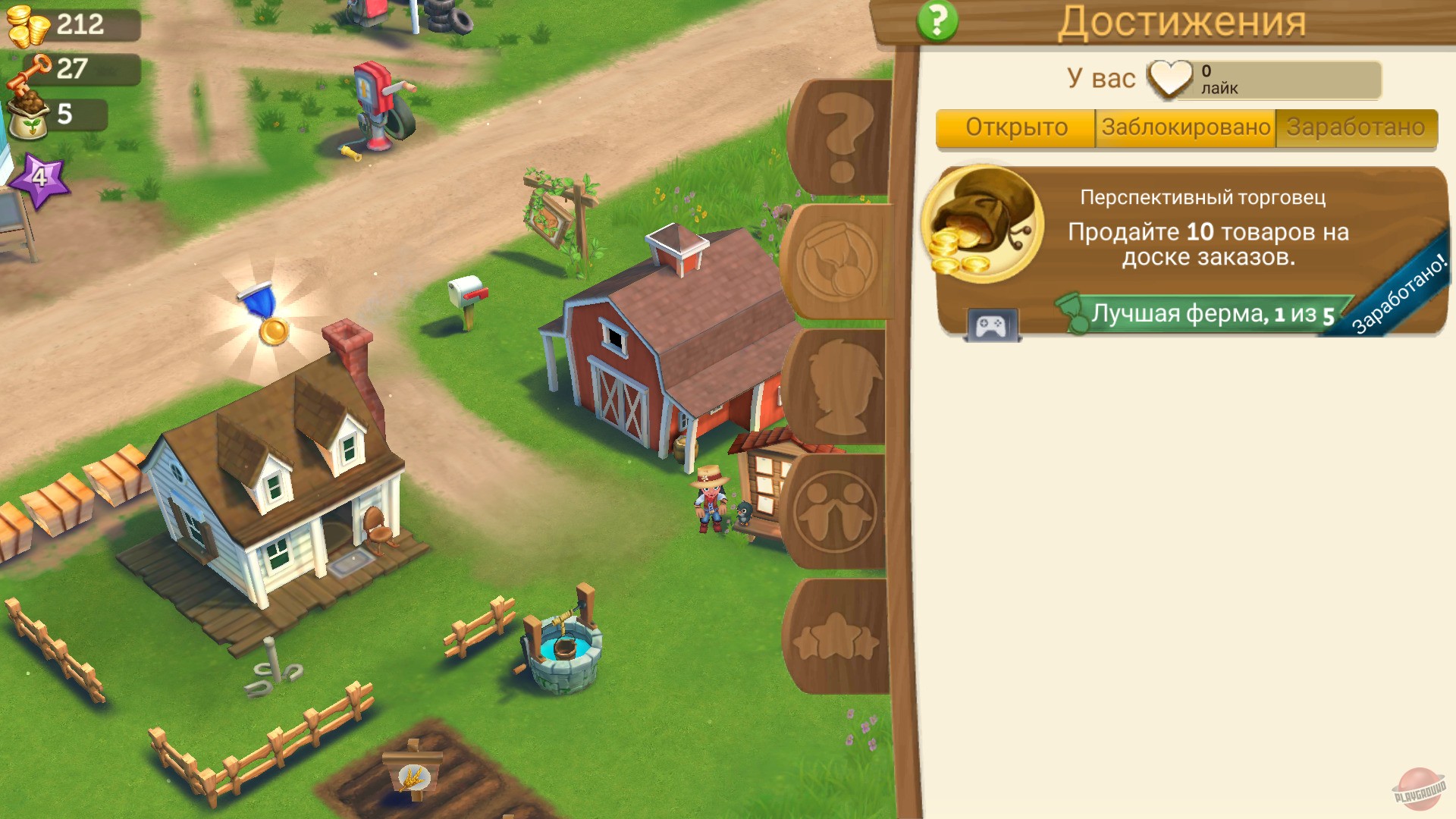Switch to the Открыто tab
The image size is (1456, 819).
click(1016, 127)
